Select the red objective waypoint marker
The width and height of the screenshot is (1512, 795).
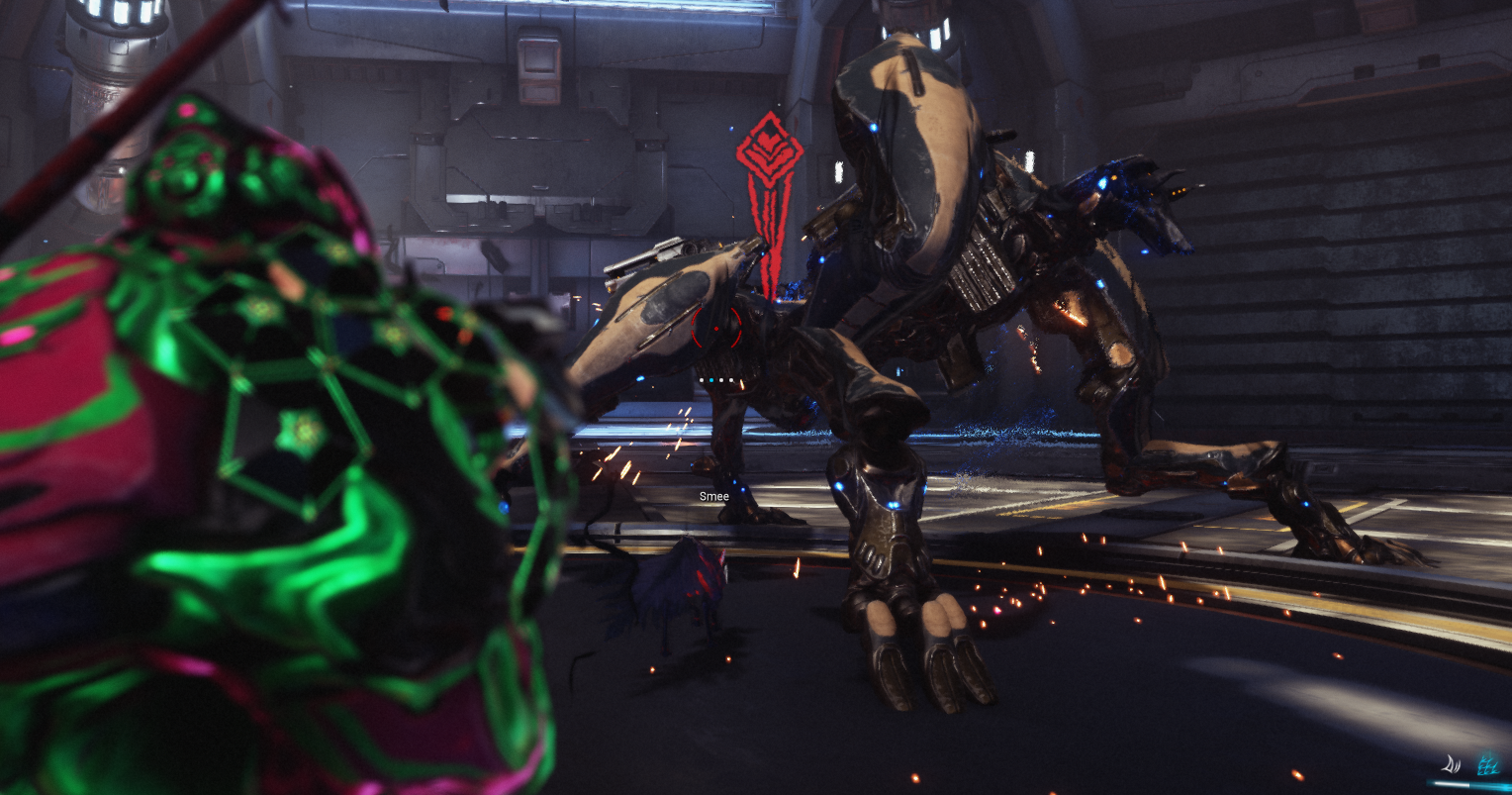(768, 153)
